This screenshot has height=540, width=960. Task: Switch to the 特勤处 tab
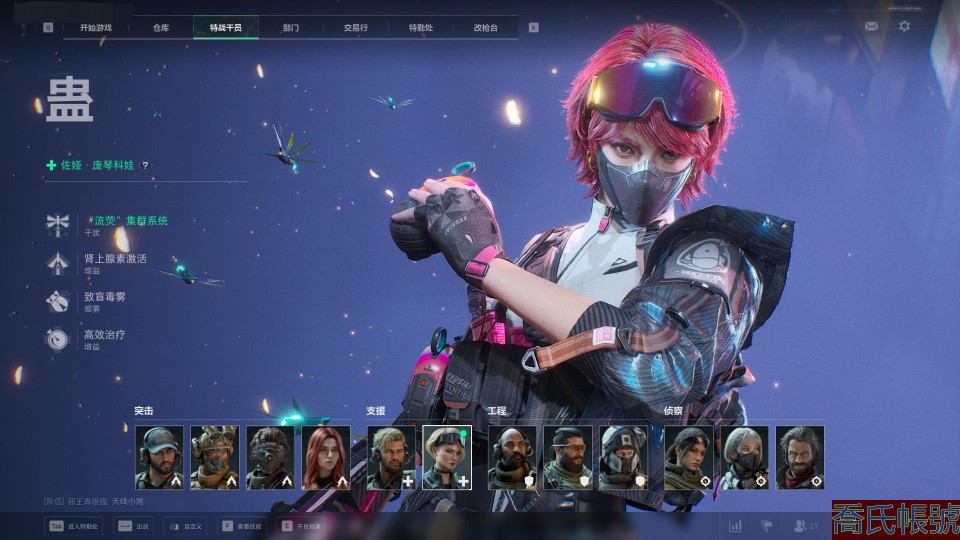[x=421, y=27]
